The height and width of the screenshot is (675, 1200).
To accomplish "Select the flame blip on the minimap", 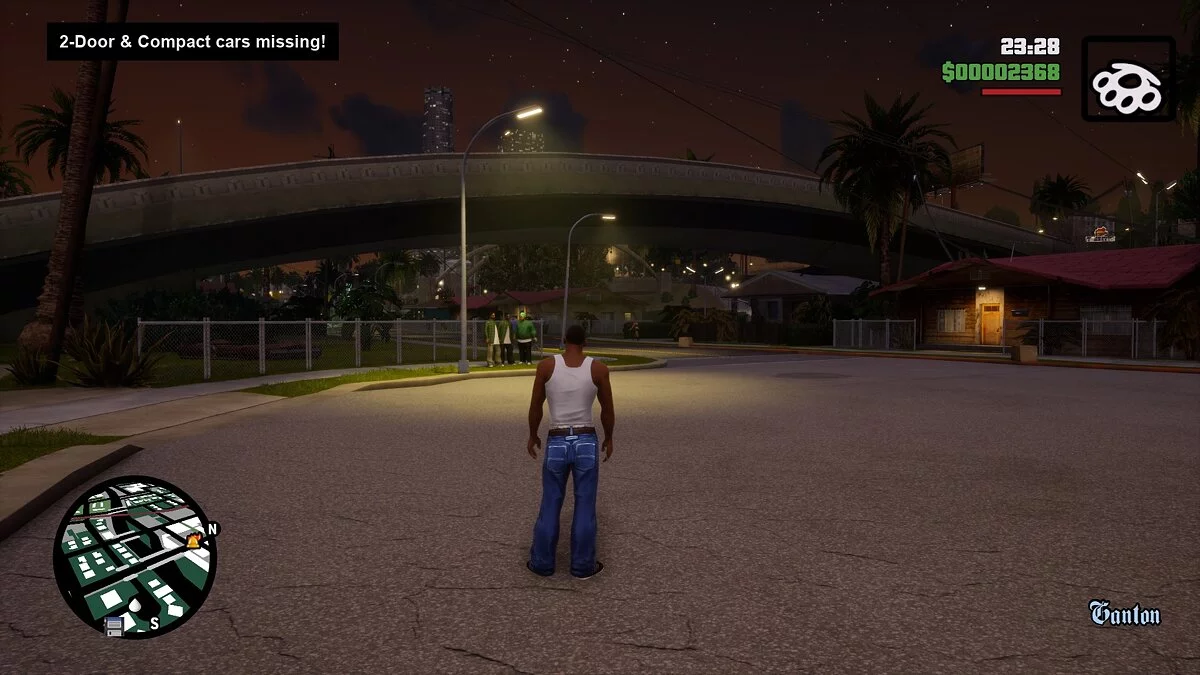I will [x=194, y=541].
